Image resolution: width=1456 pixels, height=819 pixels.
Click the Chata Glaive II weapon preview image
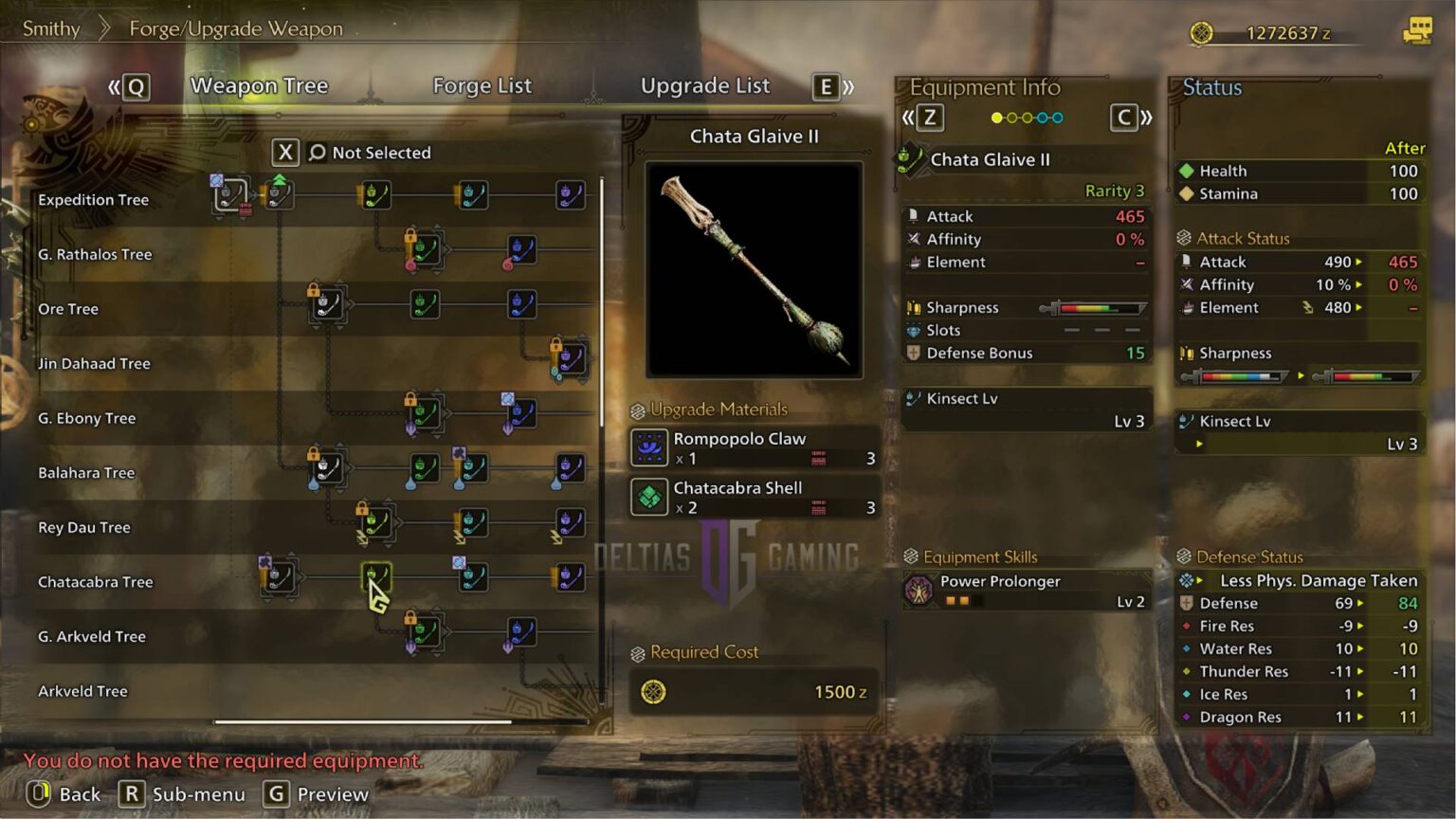(x=754, y=270)
